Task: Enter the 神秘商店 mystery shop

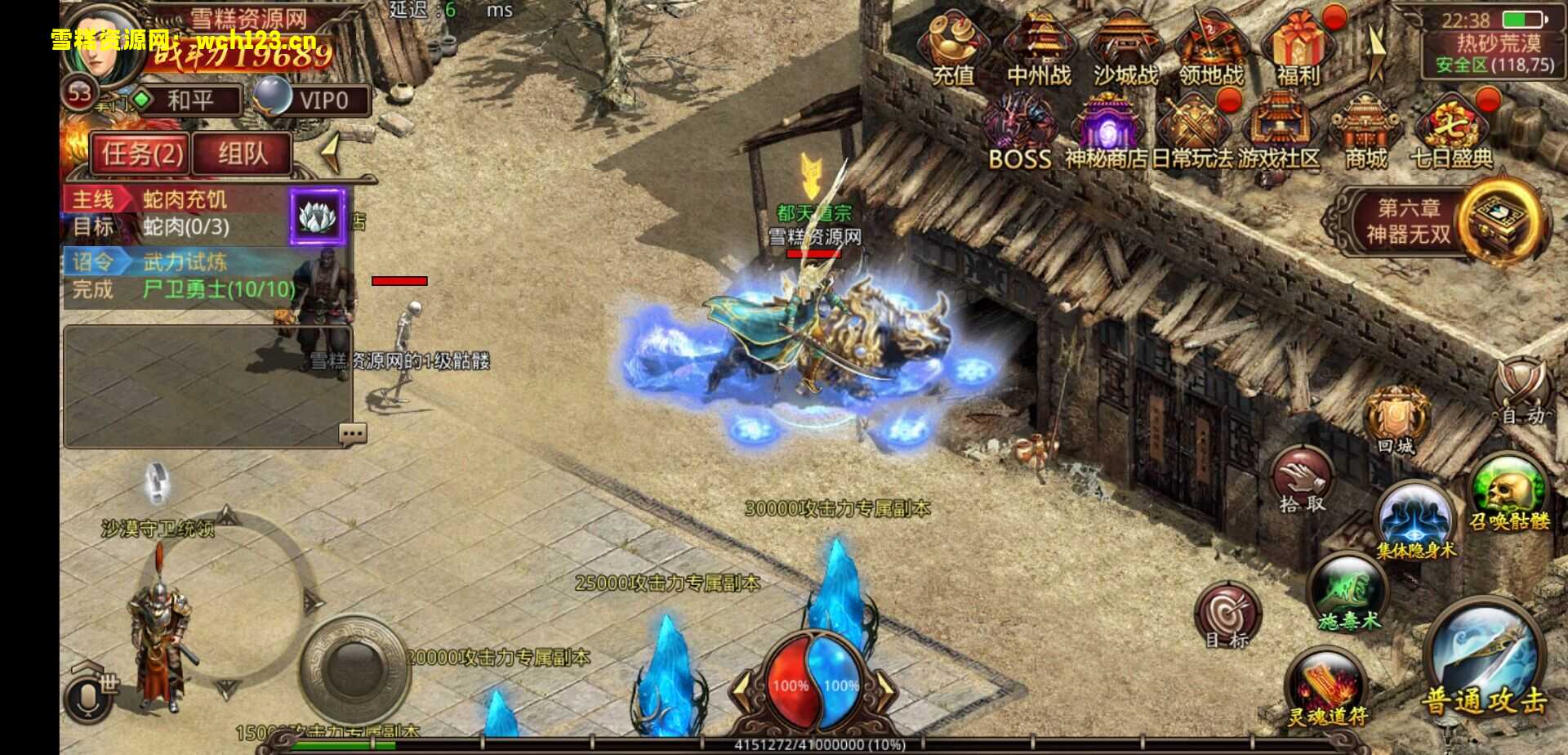Action: [x=1106, y=131]
